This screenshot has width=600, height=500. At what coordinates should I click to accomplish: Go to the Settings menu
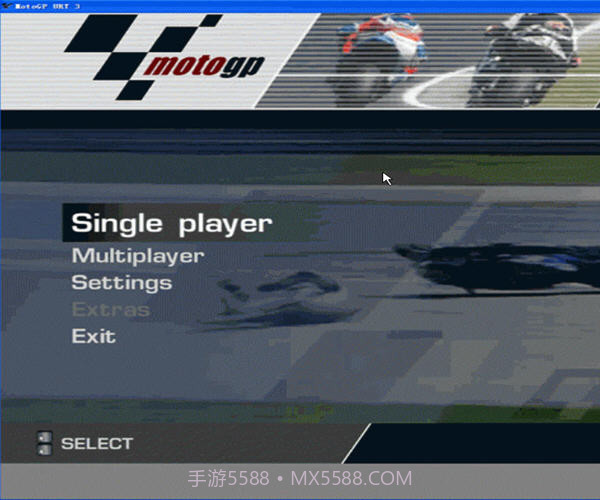click(121, 283)
